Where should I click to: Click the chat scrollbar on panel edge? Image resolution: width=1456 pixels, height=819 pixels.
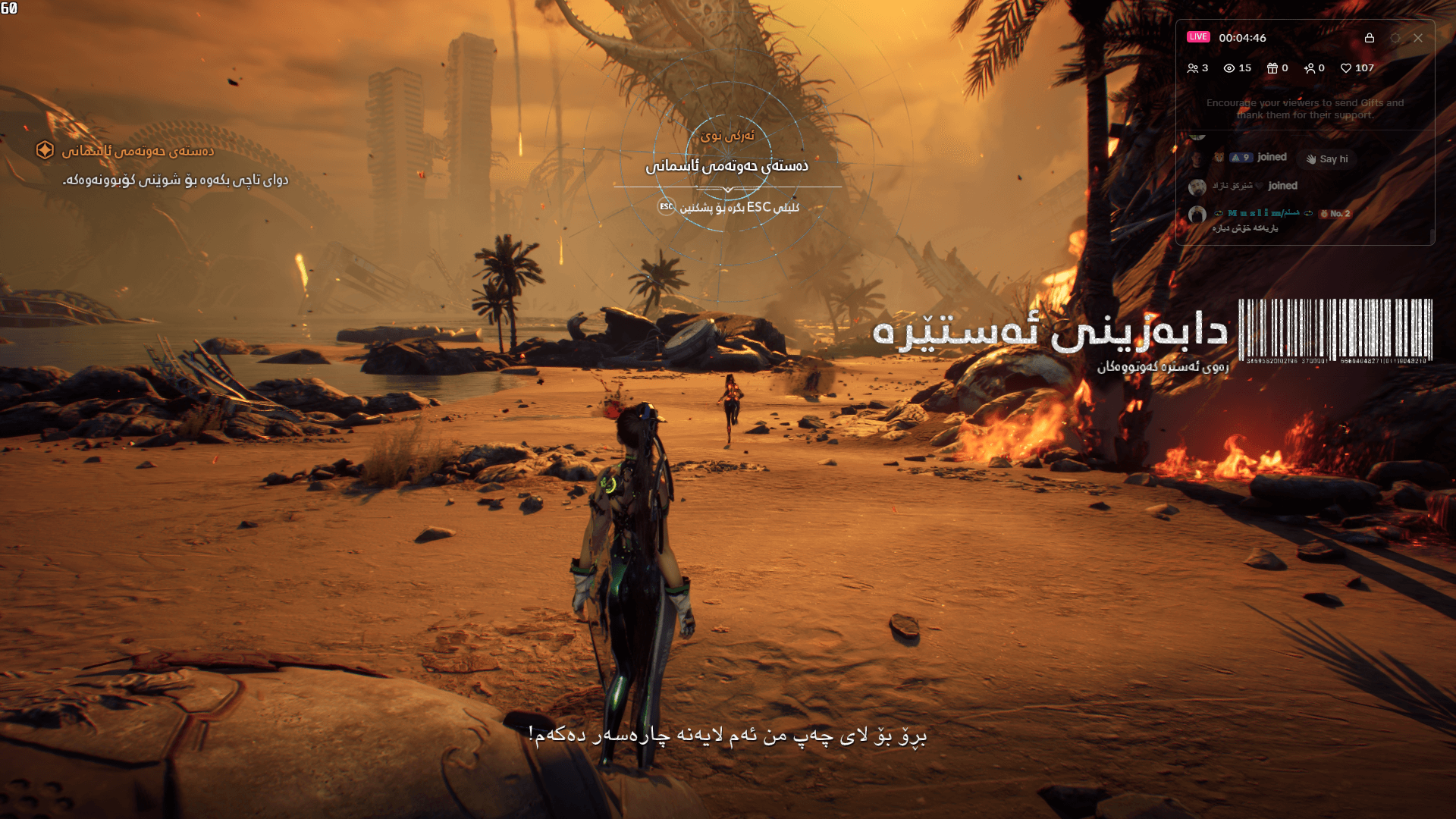1432,234
